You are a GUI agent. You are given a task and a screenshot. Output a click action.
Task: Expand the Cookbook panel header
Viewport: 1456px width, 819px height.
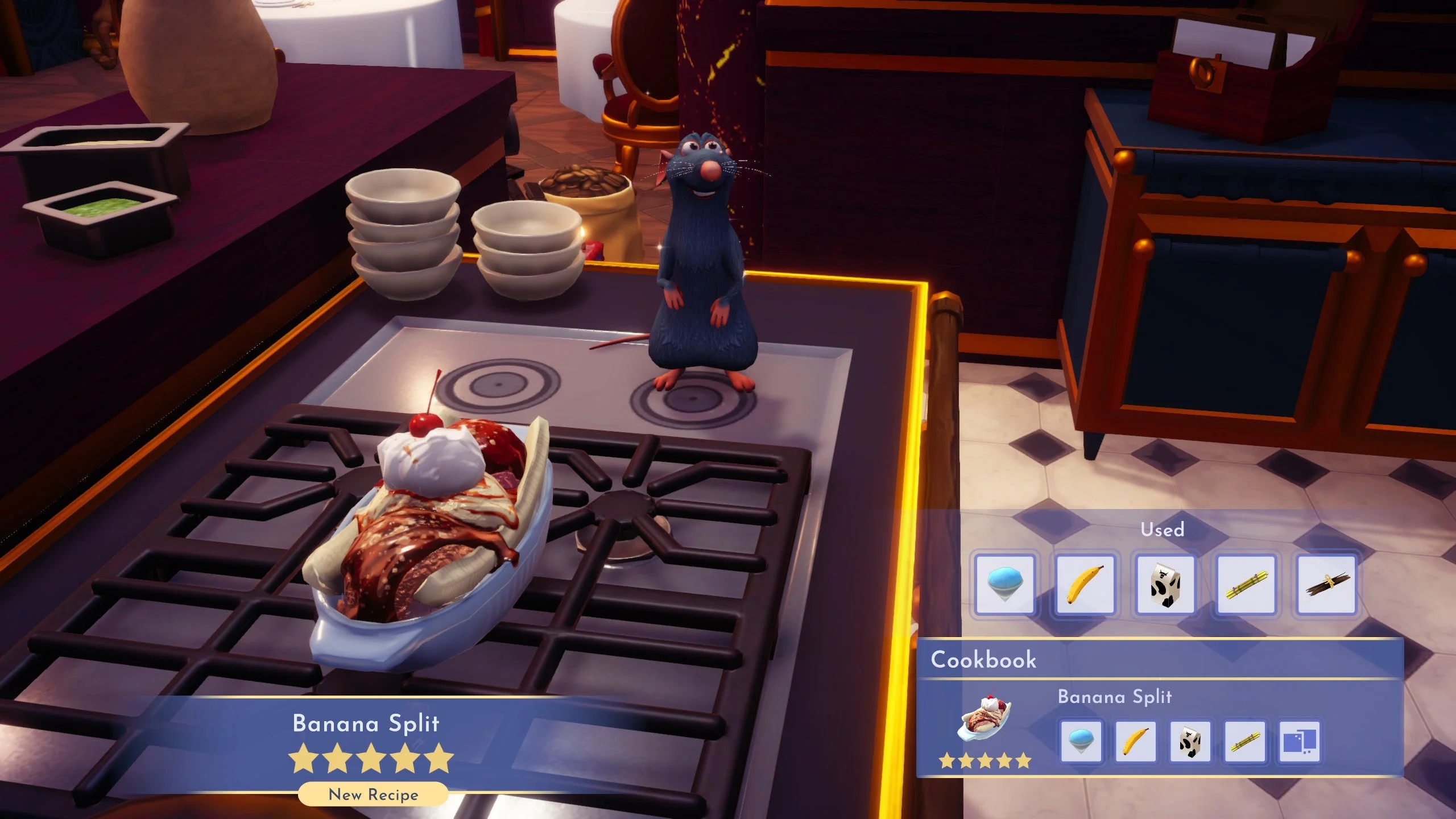point(986,660)
